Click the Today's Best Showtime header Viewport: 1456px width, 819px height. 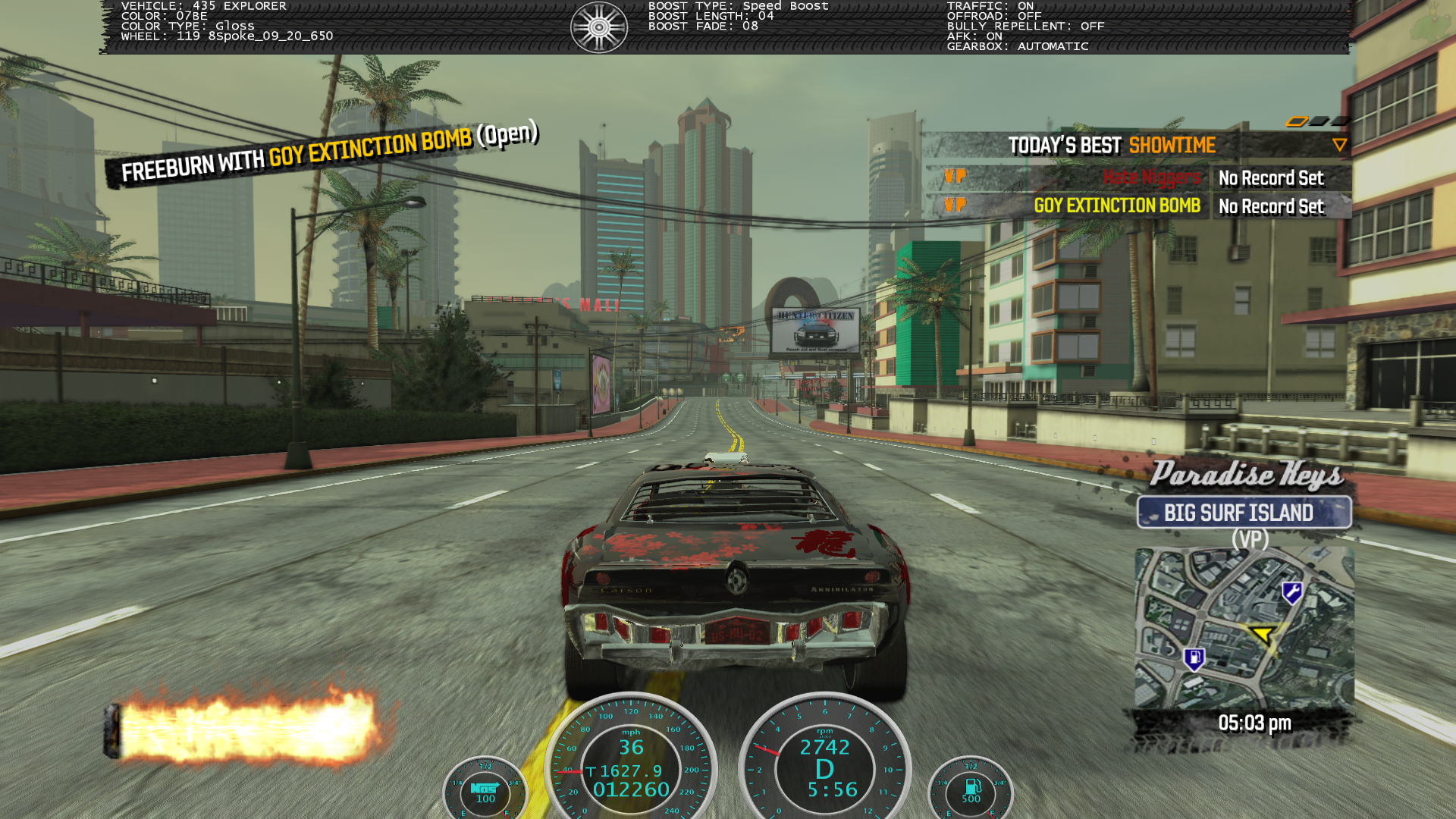point(1112,145)
